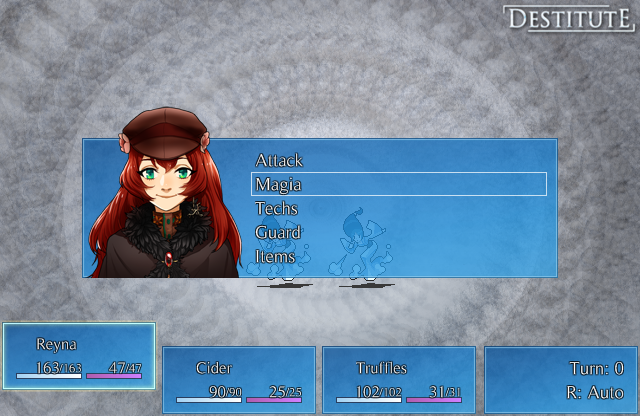Open the Items menu
The image size is (640, 416).
point(275,257)
